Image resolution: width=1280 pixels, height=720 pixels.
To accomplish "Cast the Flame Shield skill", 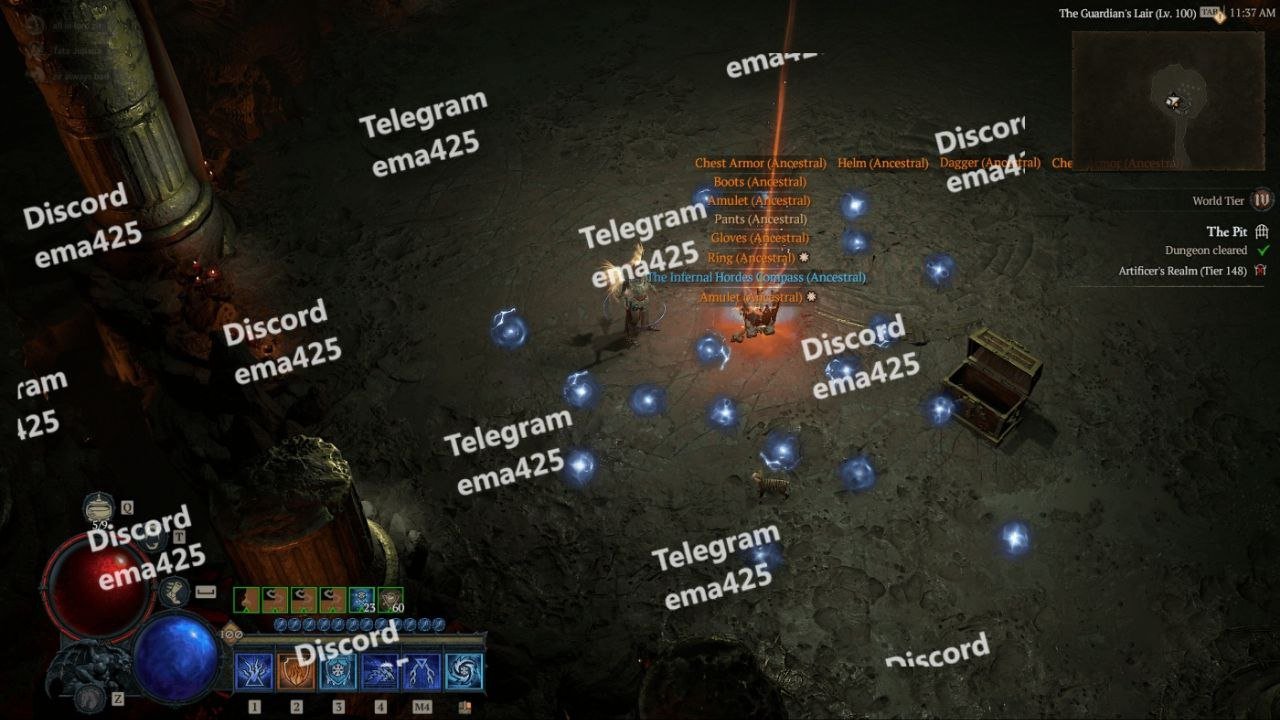I will tap(296, 672).
